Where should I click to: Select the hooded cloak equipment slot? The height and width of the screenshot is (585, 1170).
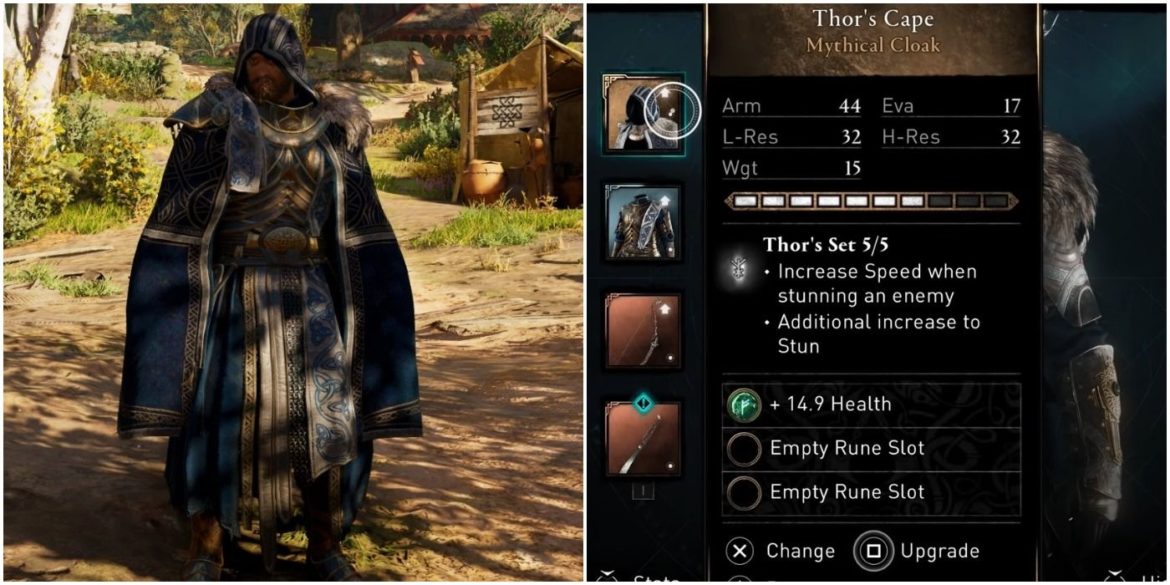pos(642,113)
